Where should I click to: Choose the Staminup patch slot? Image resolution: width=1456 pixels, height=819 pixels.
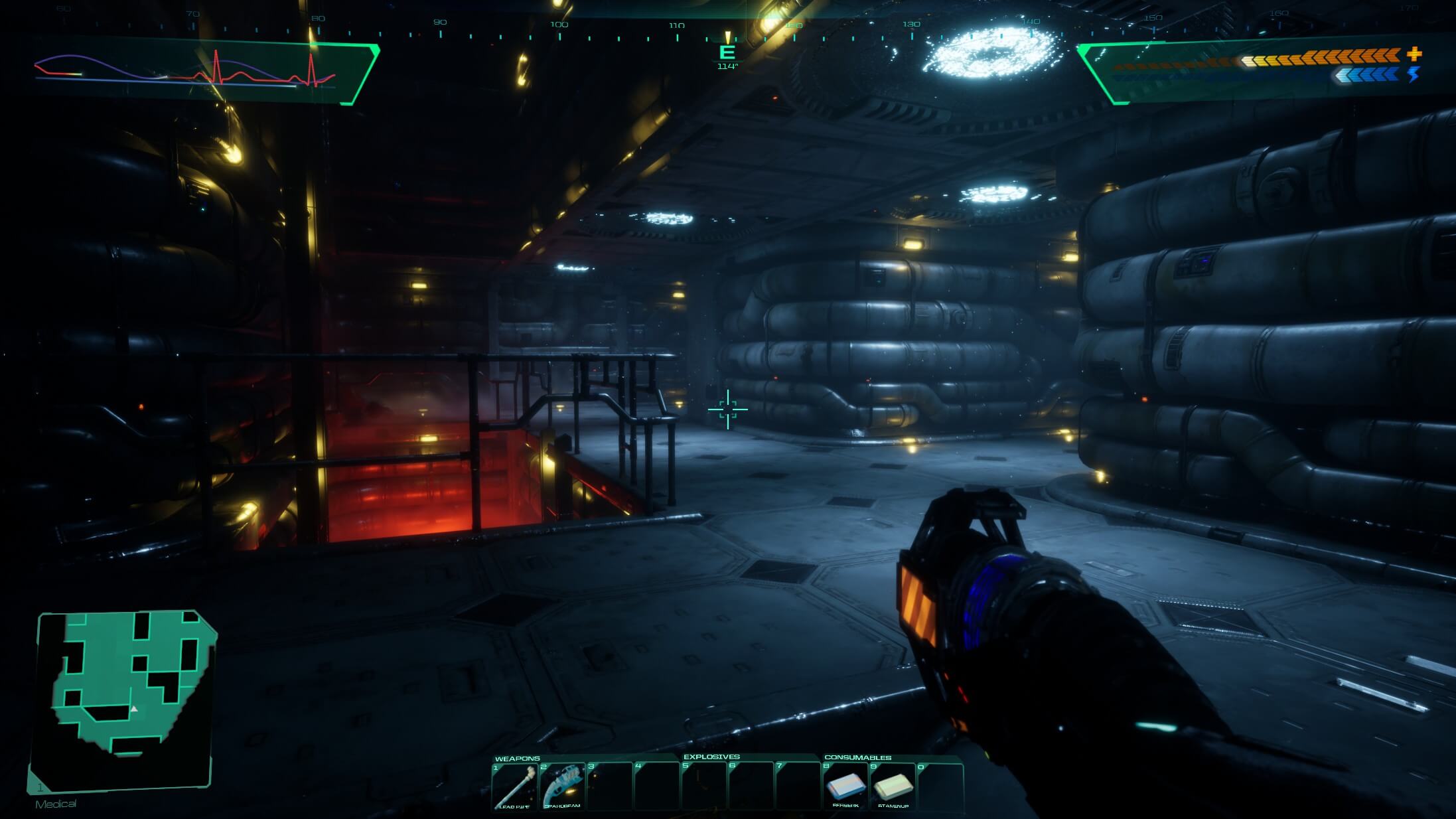click(893, 786)
